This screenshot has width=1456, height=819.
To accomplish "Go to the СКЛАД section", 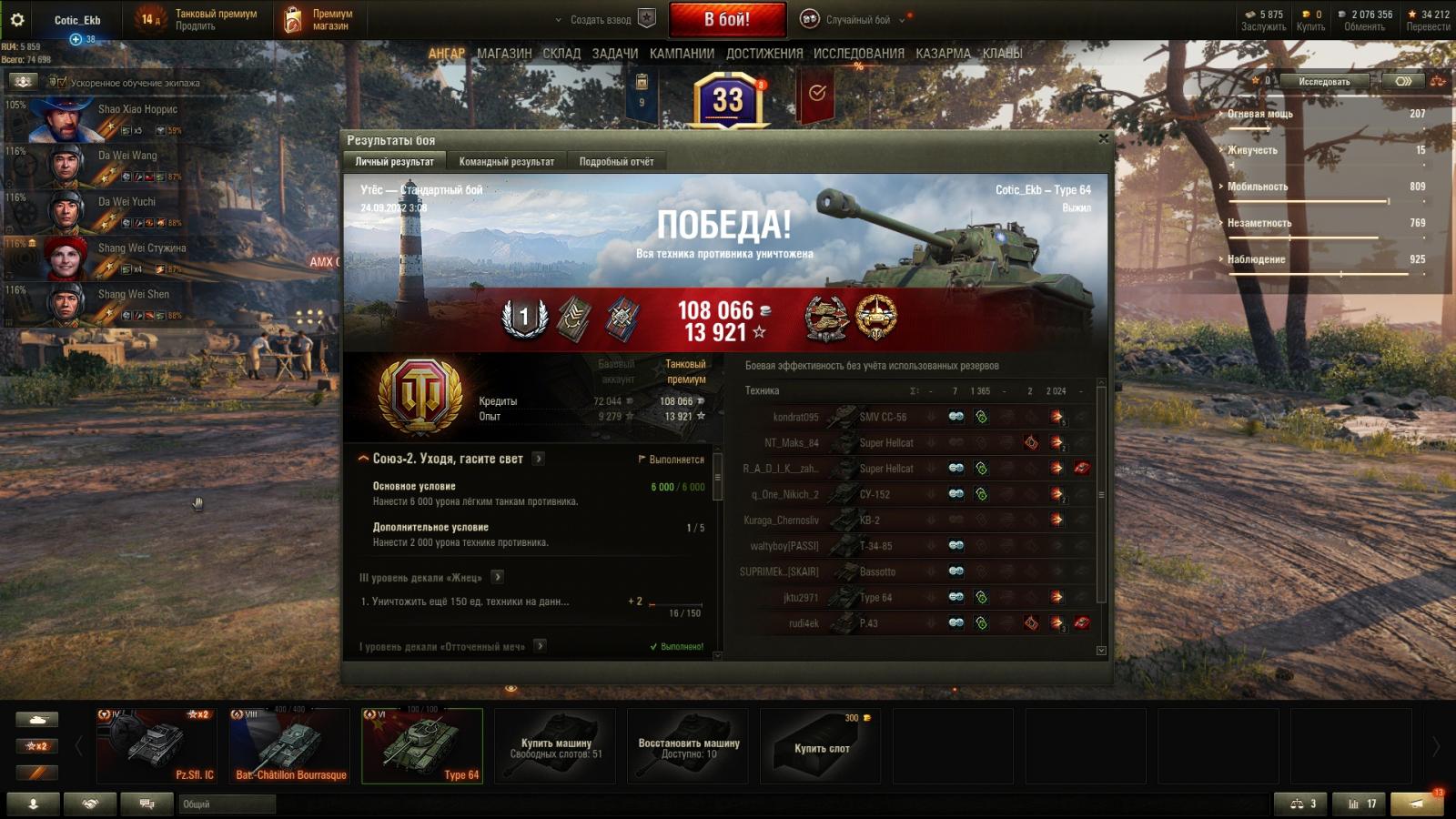I will (561, 54).
